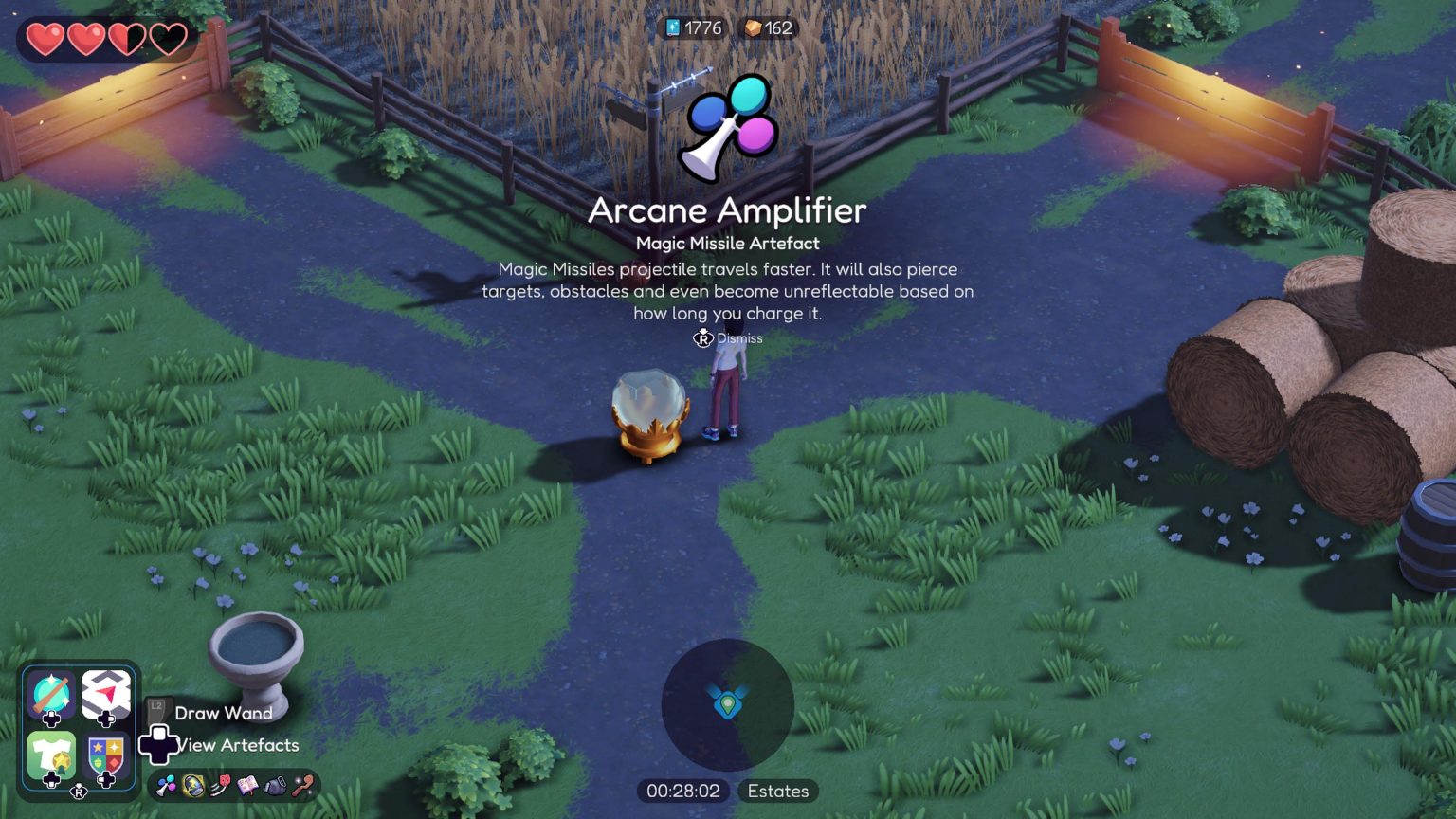Select the sparkling staff icon at tray's end
The height and width of the screenshot is (819, 1456).
tap(303, 784)
